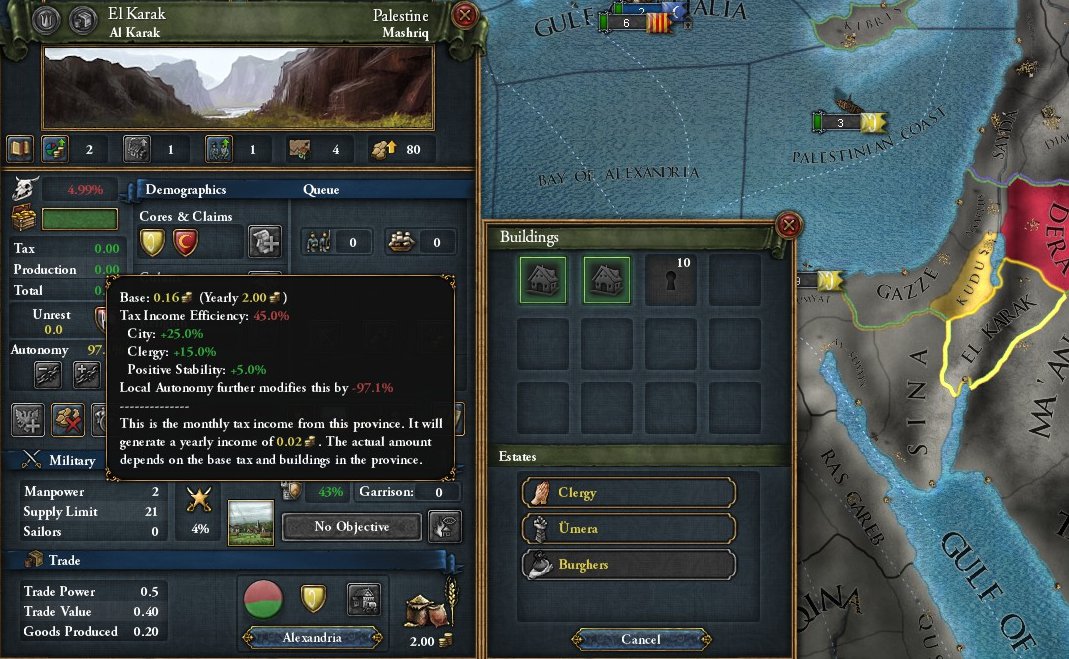Click the terrain picture thumbnail in Military

pyautogui.click(x=251, y=523)
